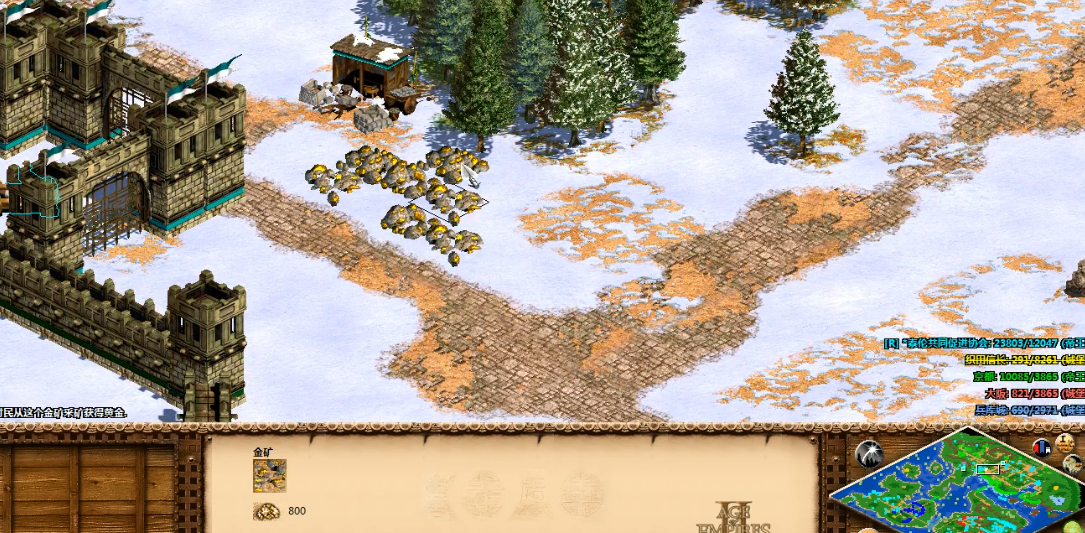Screen dimensions: 1085x533
Task: Select the gold mine portrait in the info panel
Action: click(270, 476)
